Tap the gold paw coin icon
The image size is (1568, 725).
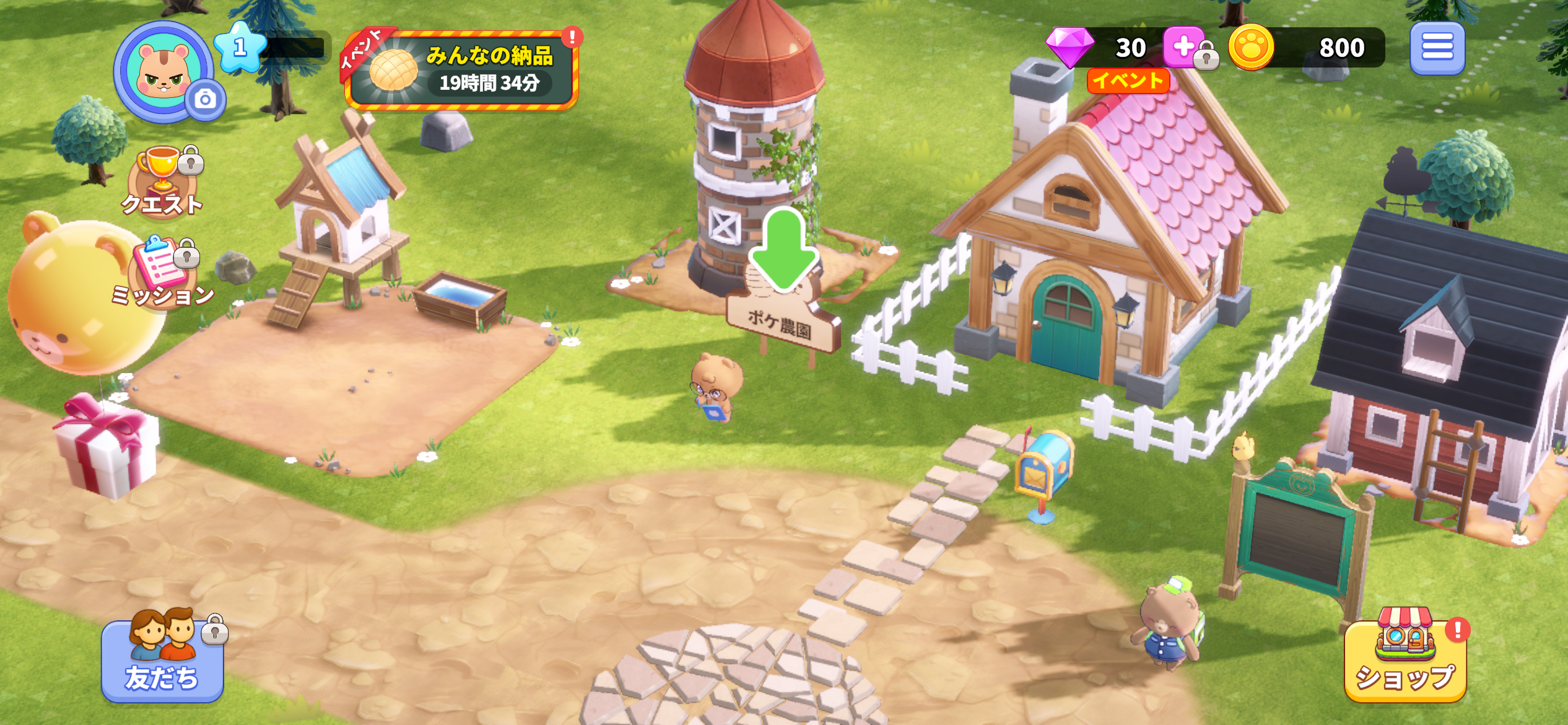click(1250, 47)
